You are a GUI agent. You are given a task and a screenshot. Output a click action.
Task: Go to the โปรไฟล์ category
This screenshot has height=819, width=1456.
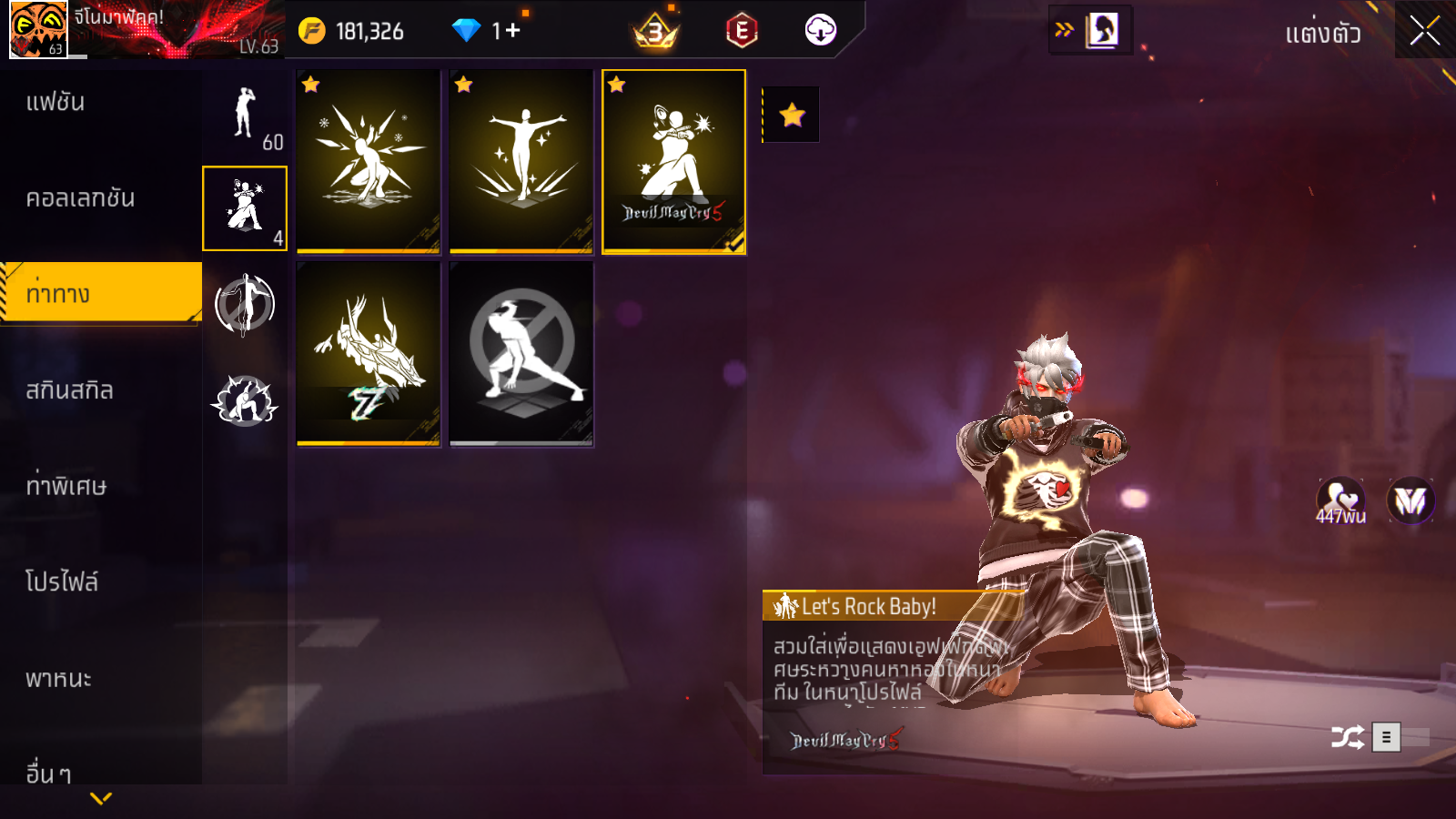(x=62, y=581)
